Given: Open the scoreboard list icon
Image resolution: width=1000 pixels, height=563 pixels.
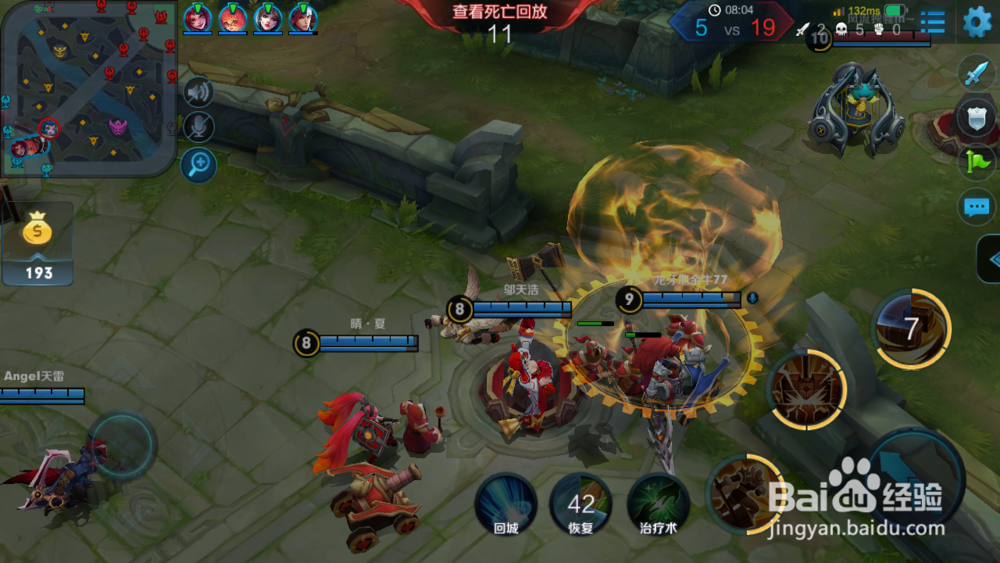Looking at the screenshot, I should tap(932, 21).
